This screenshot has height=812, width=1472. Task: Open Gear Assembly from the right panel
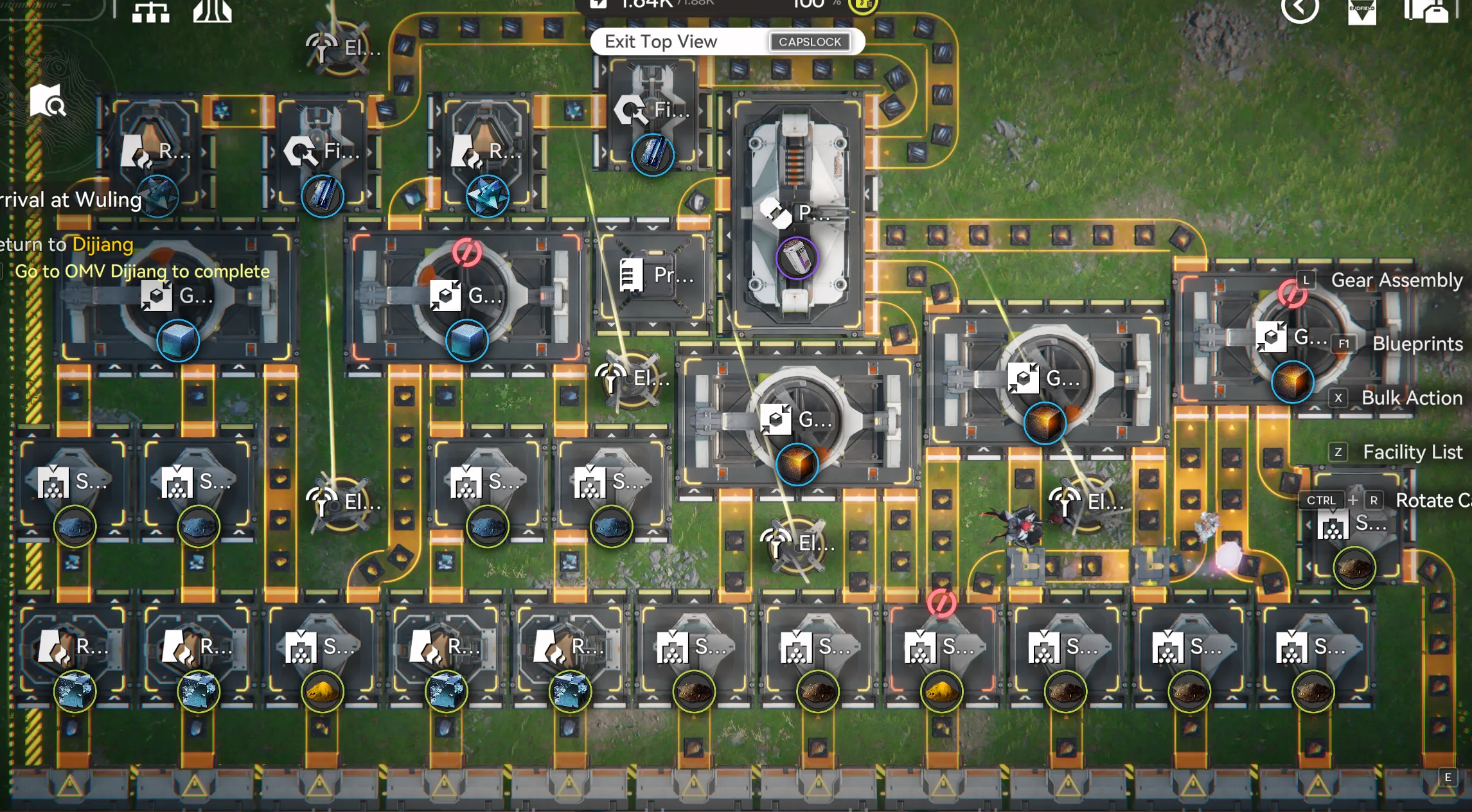[1397, 280]
